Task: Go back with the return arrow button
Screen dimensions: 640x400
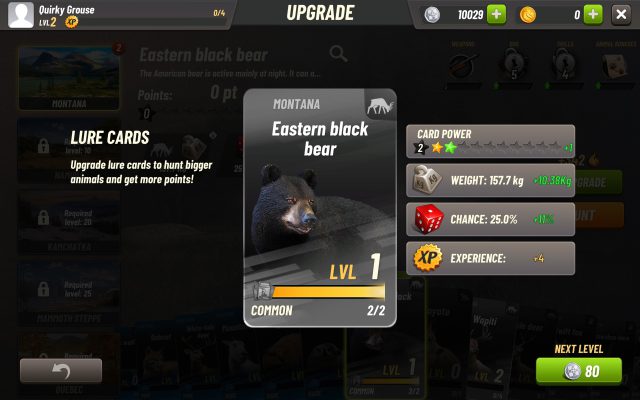Action: [x=60, y=371]
